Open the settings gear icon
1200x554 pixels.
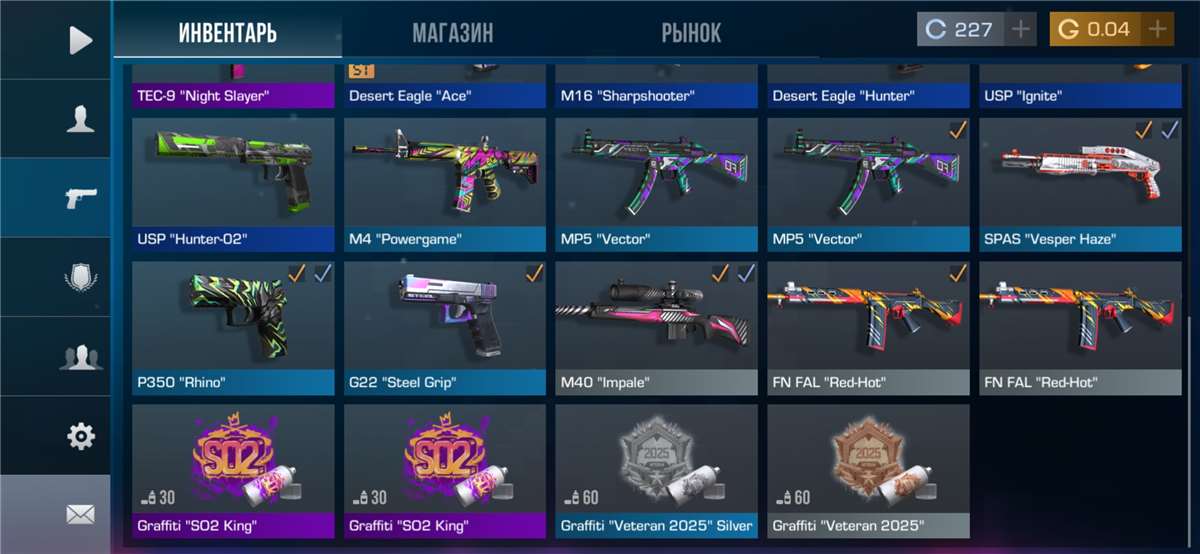pos(80,435)
